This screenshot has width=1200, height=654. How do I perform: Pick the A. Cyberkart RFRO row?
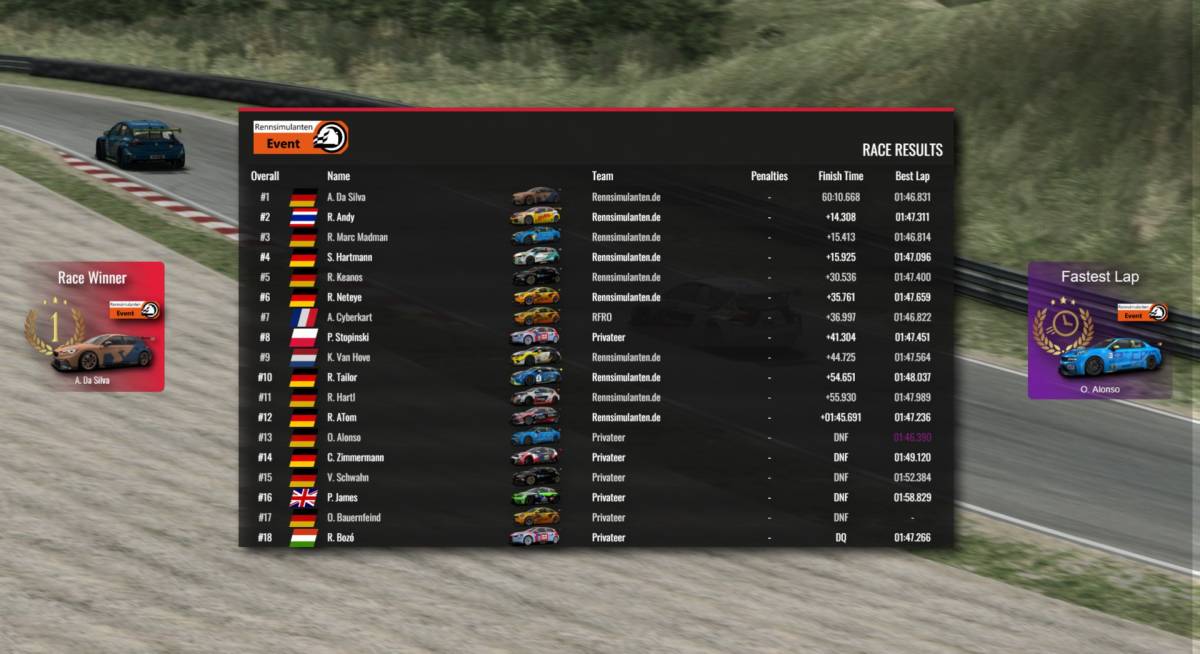coord(596,317)
